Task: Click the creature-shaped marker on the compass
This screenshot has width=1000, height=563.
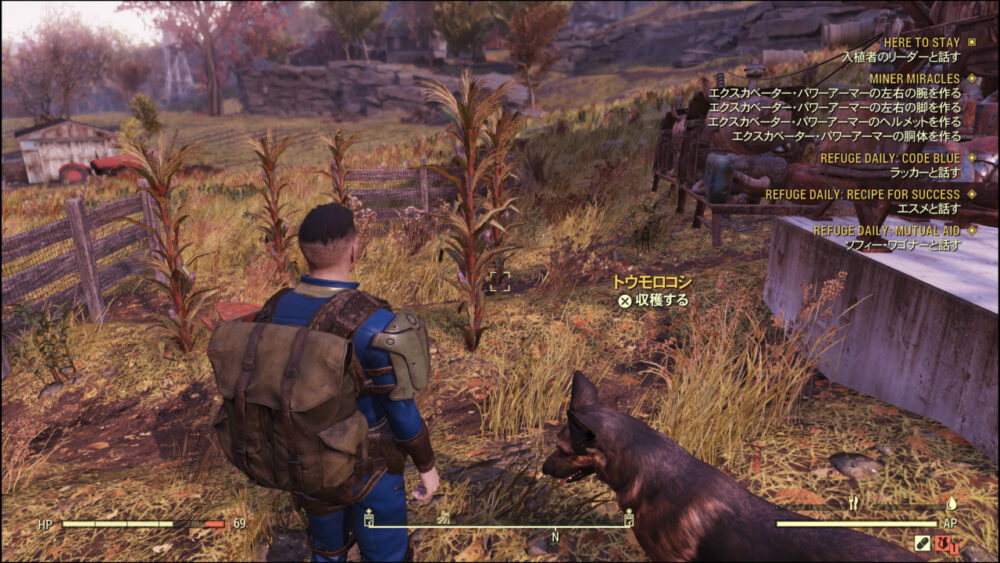Action: pyautogui.click(x=444, y=518)
